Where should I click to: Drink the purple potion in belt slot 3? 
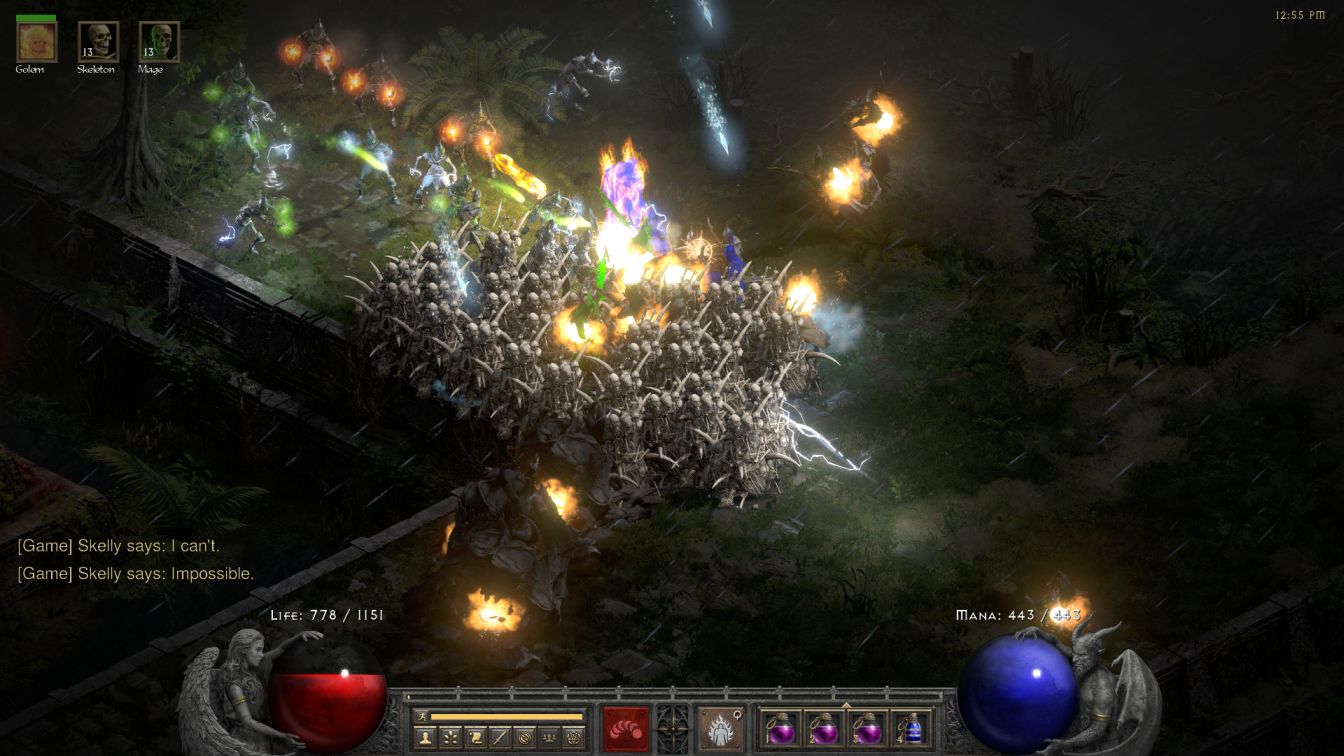867,728
